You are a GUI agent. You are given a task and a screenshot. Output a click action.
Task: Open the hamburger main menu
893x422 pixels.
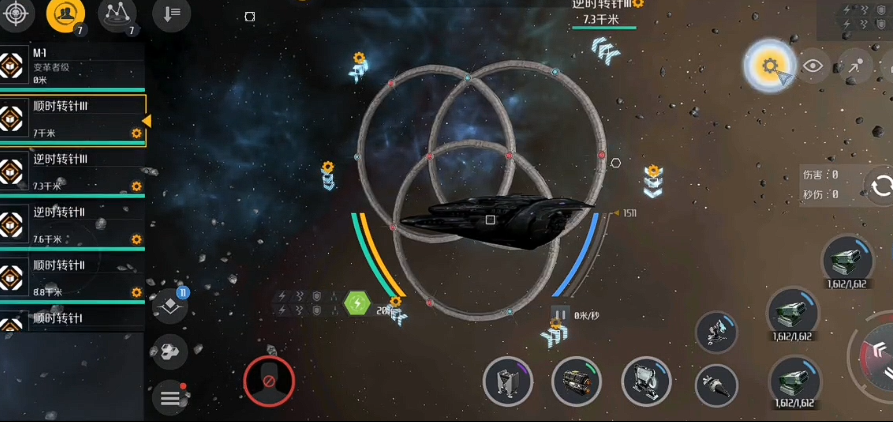[170, 398]
